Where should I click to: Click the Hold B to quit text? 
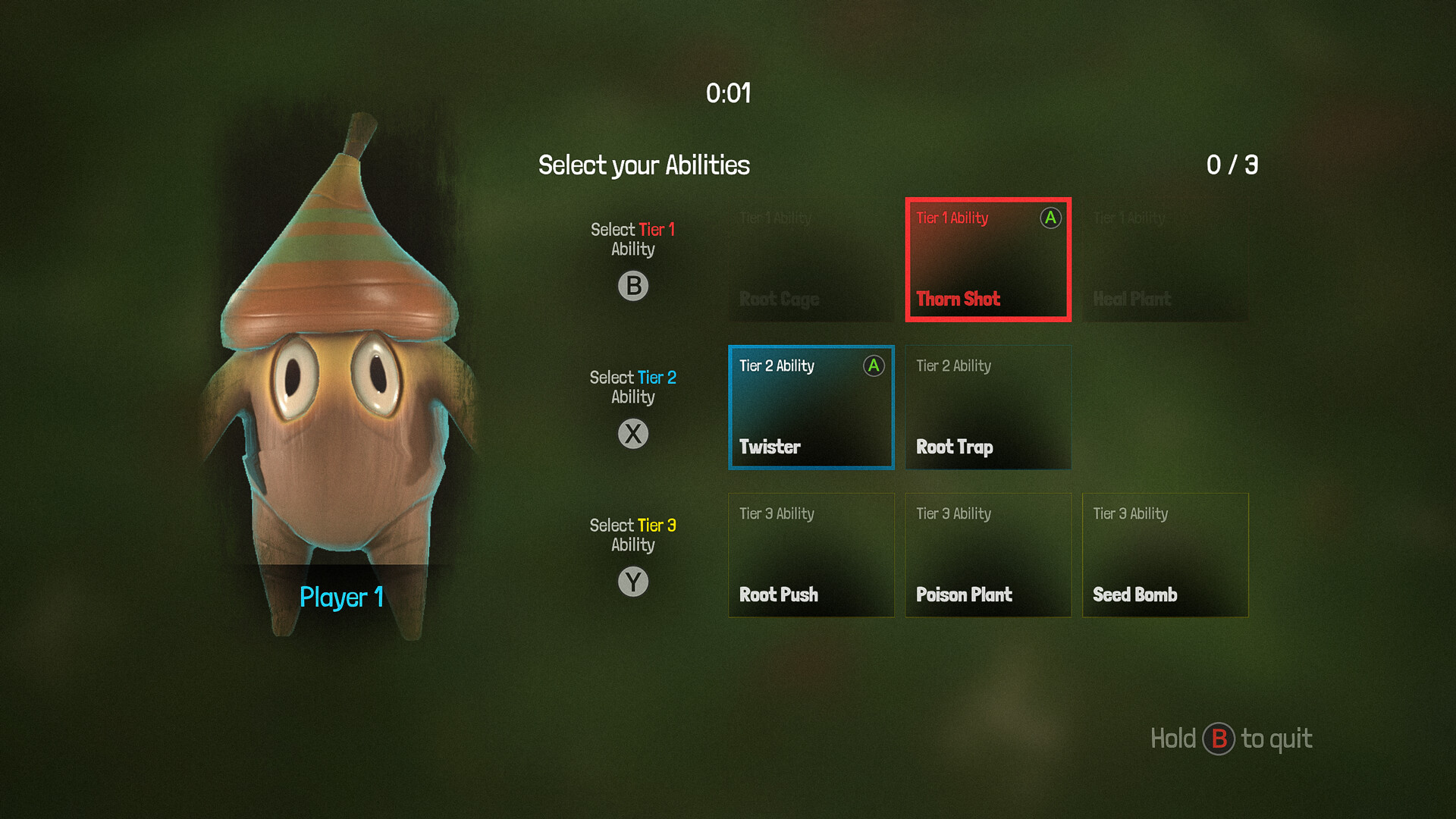(1230, 739)
